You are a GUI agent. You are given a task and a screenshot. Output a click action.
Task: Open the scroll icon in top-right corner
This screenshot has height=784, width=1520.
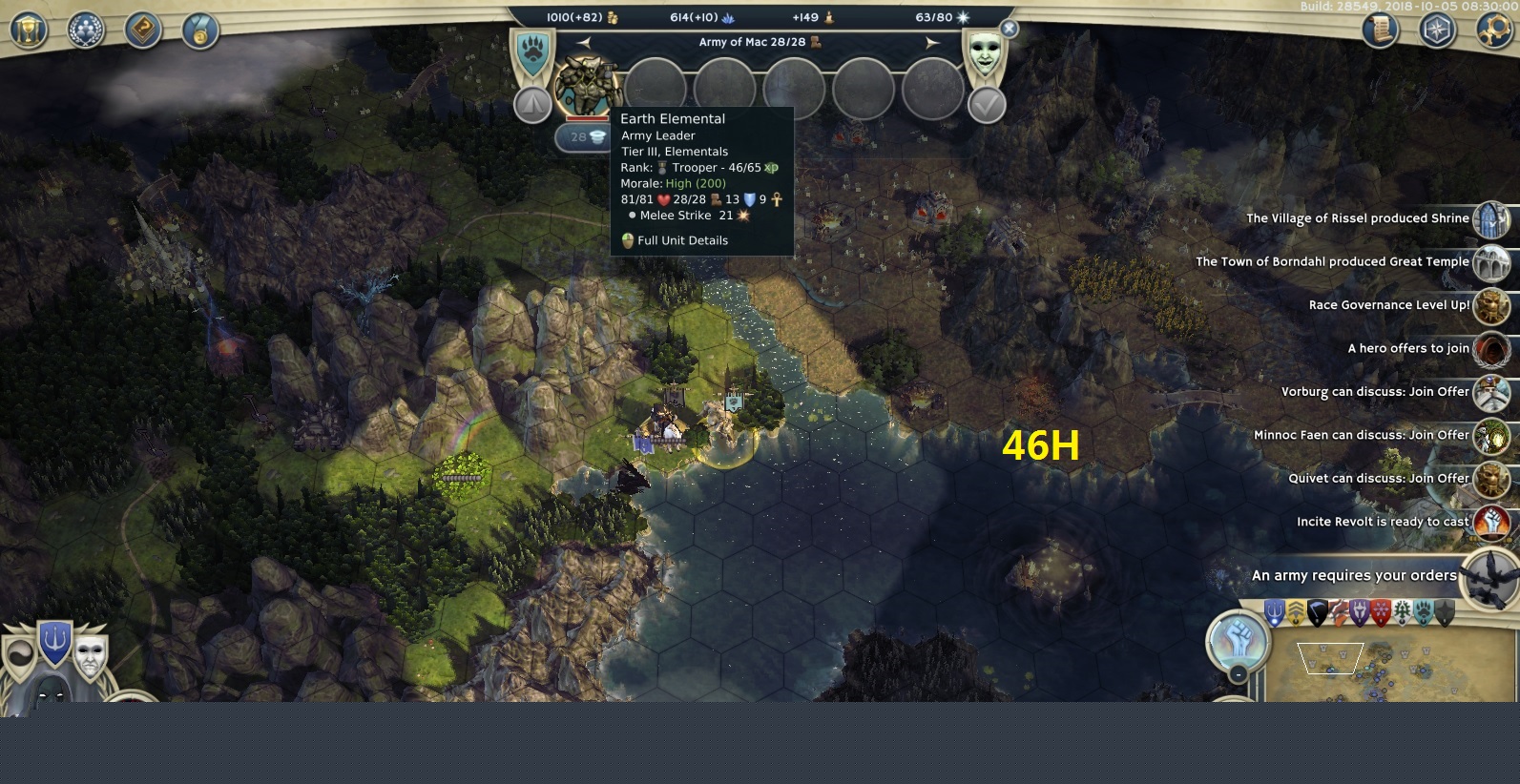coord(1381,31)
